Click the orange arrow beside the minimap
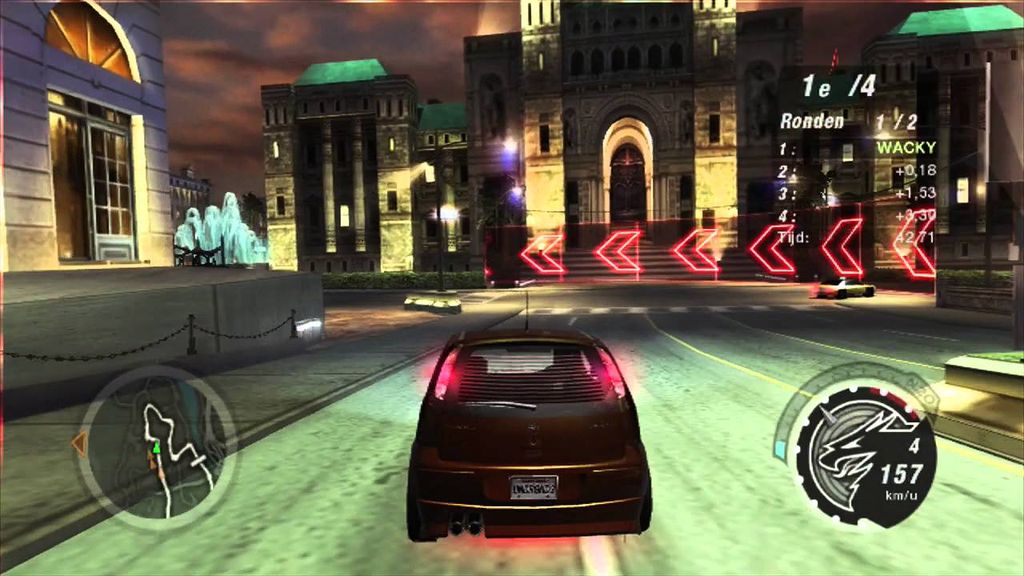Viewport: 1024px width, 576px height. point(78,443)
